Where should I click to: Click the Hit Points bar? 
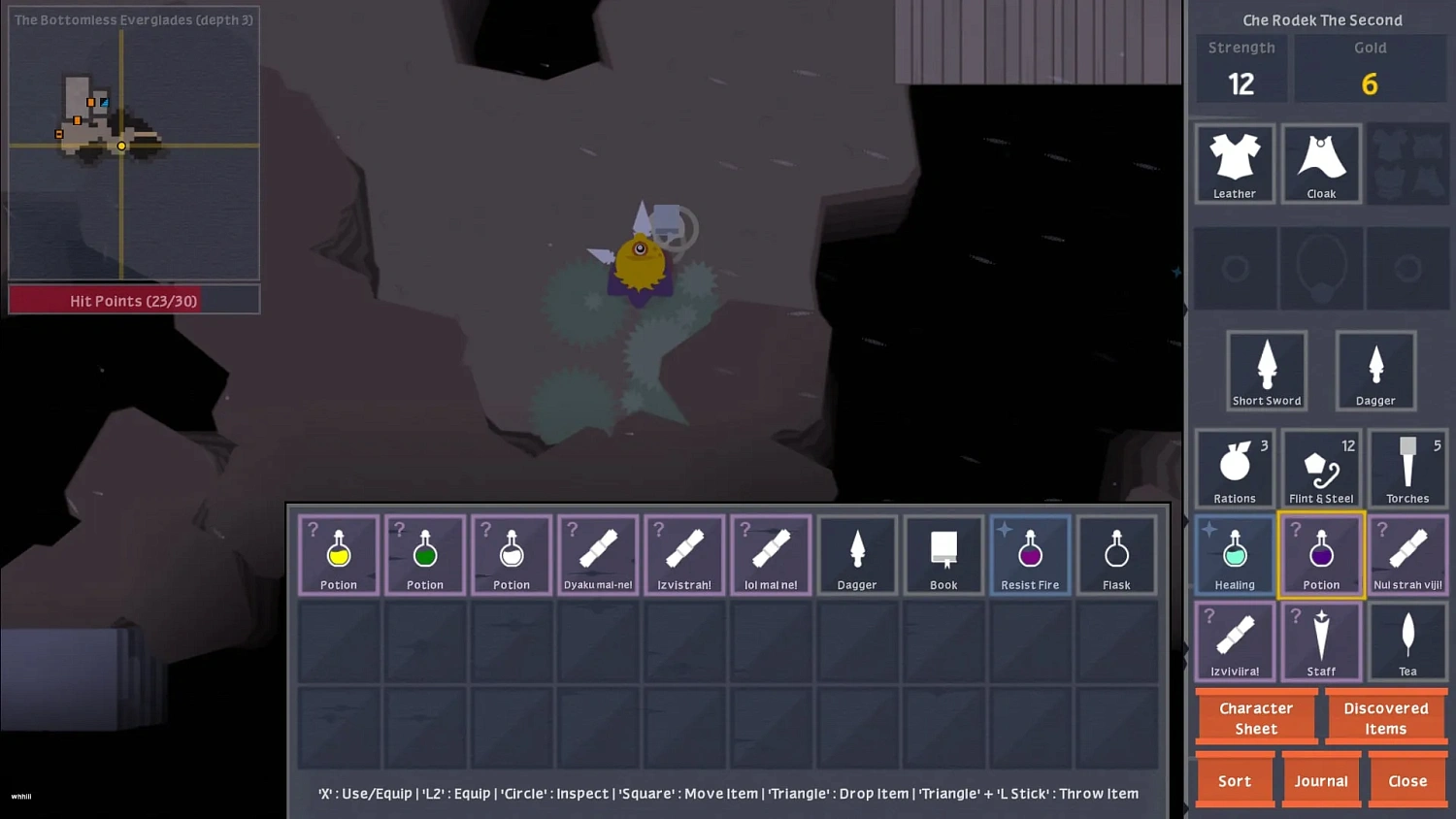pos(133,301)
